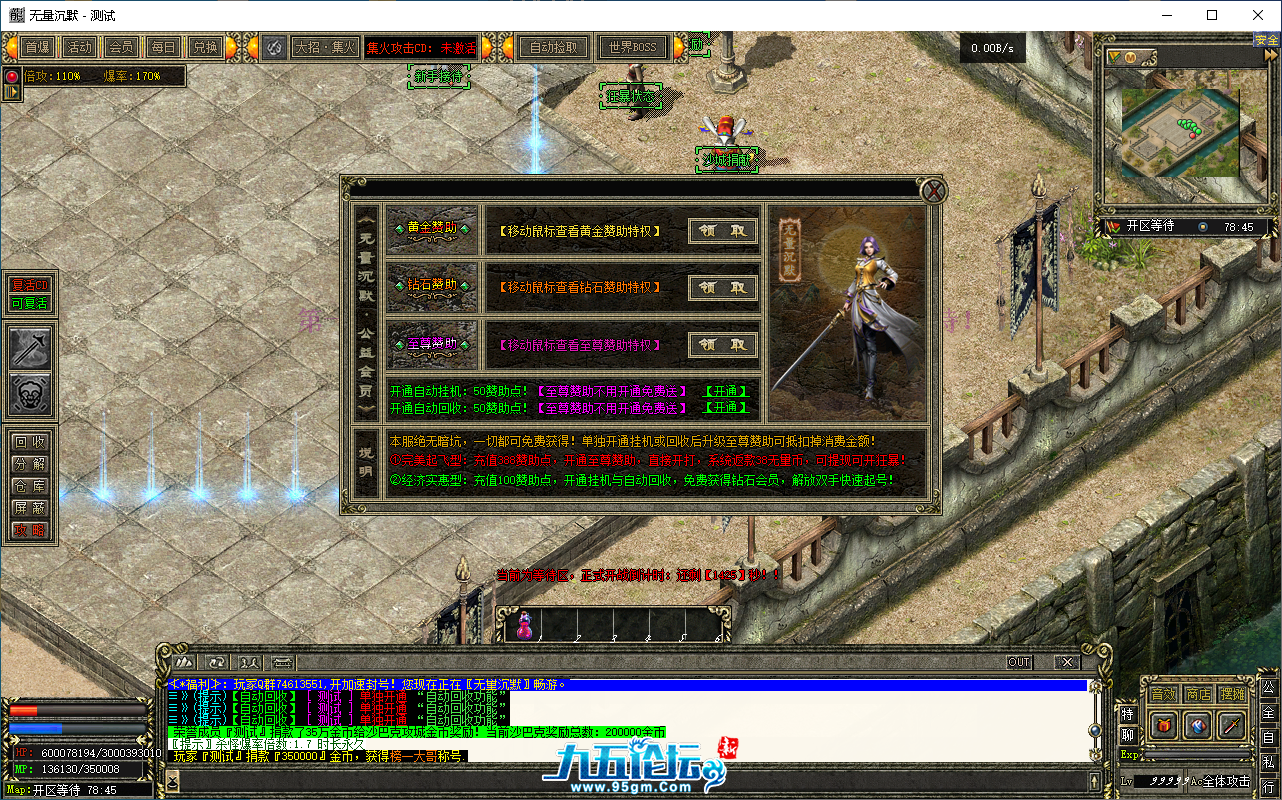Click the refresh arrows icon above the chat window

pyautogui.click(x=217, y=662)
